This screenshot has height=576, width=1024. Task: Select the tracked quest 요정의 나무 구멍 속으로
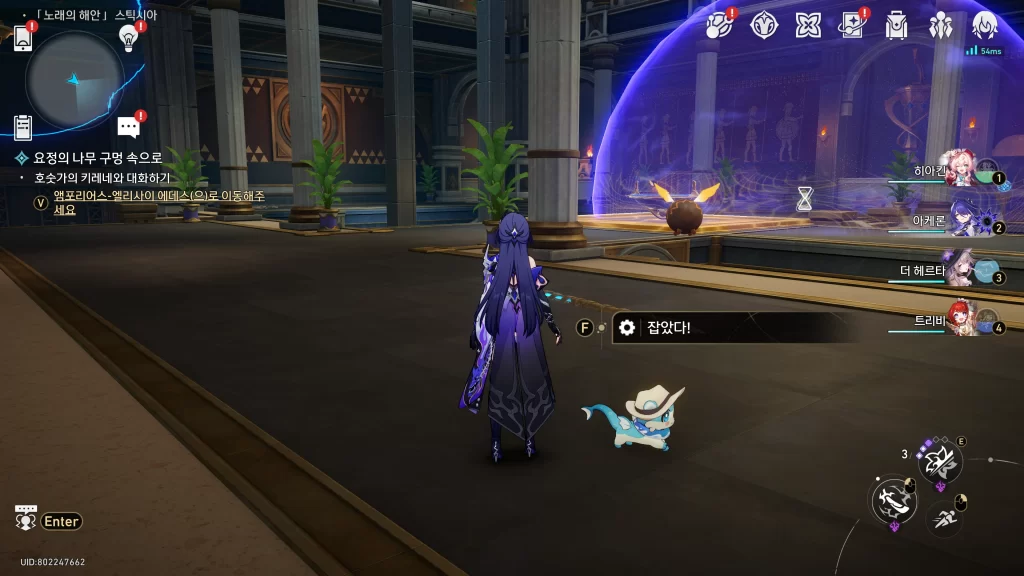tap(97, 158)
